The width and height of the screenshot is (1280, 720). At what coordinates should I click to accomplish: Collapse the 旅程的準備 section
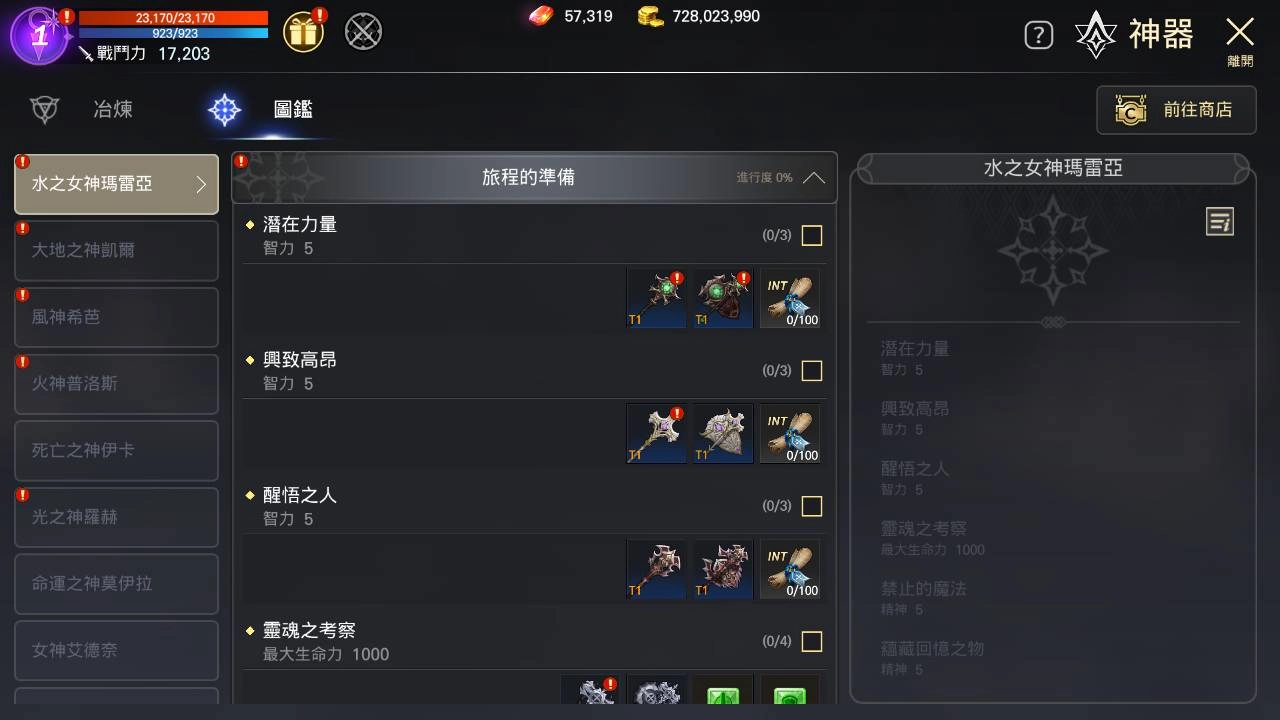coord(811,177)
